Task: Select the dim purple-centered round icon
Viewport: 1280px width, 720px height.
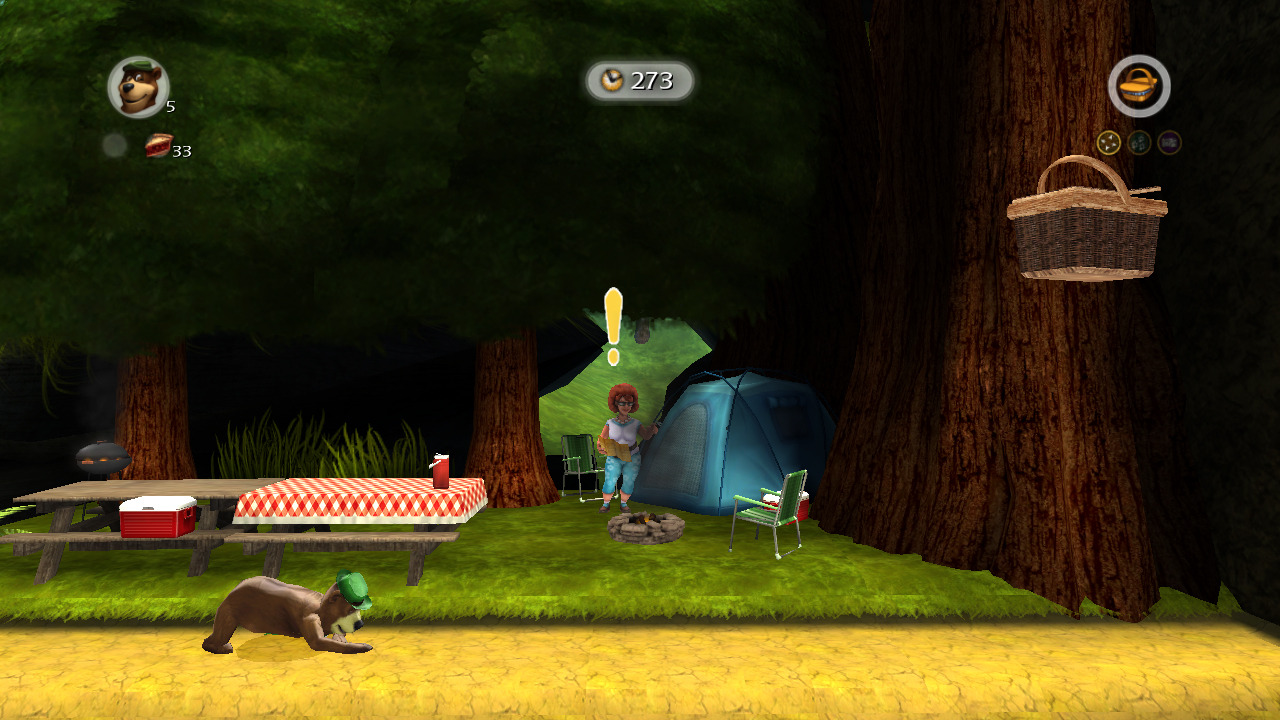Action: (x=1169, y=143)
